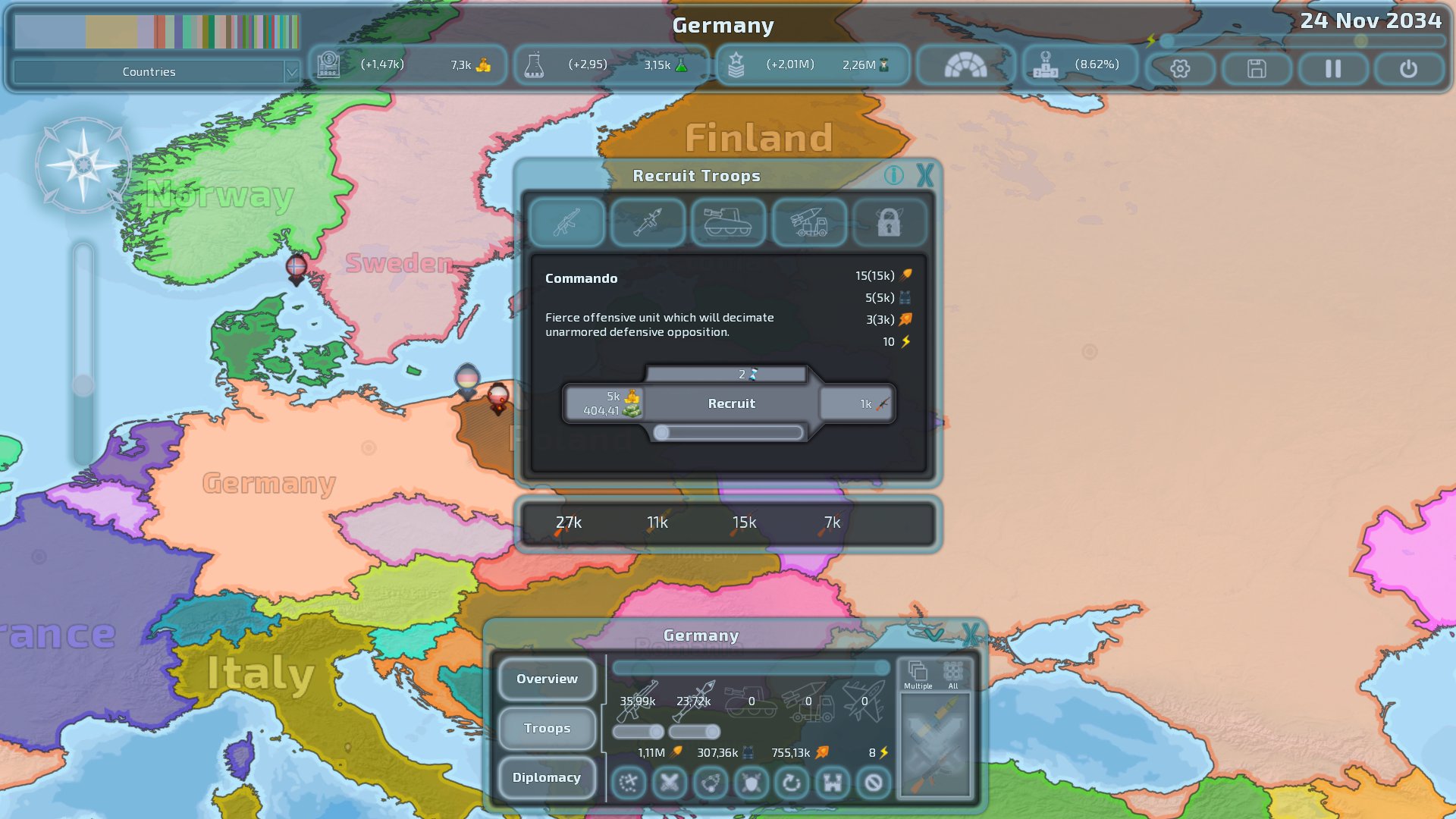Toggle Multiple selection mode in Germany panel

coord(918,673)
